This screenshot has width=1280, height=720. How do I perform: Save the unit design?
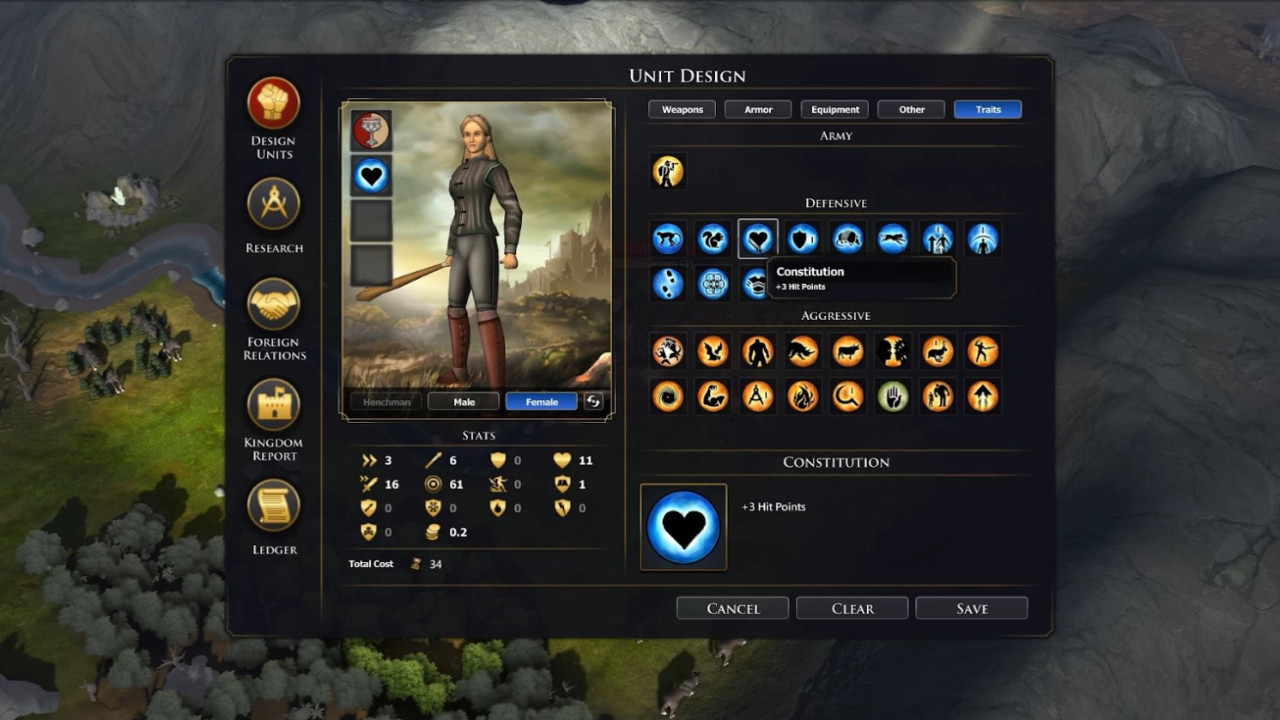971,608
